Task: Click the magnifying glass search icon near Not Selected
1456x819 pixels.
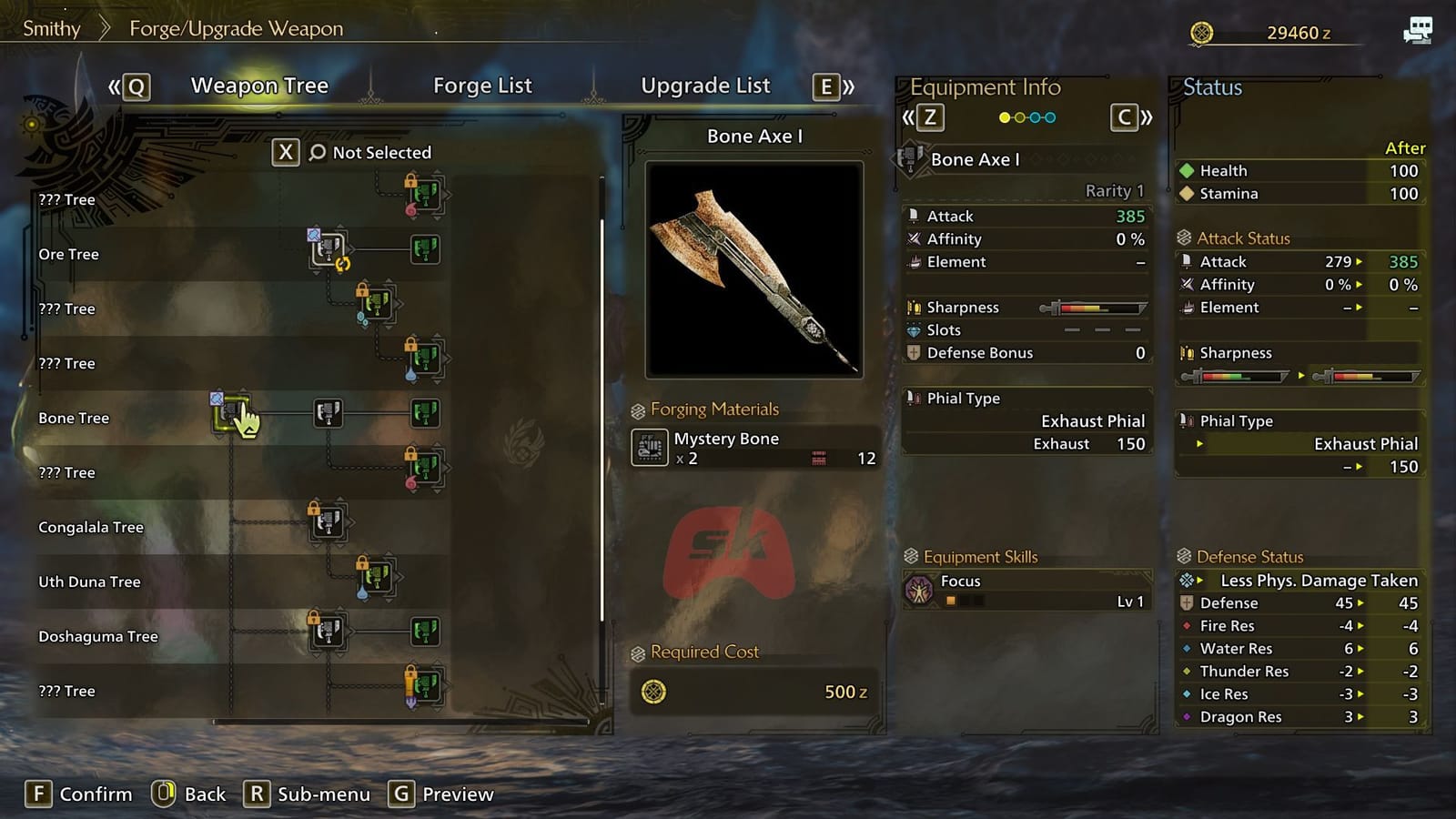Action: click(x=316, y=152)
